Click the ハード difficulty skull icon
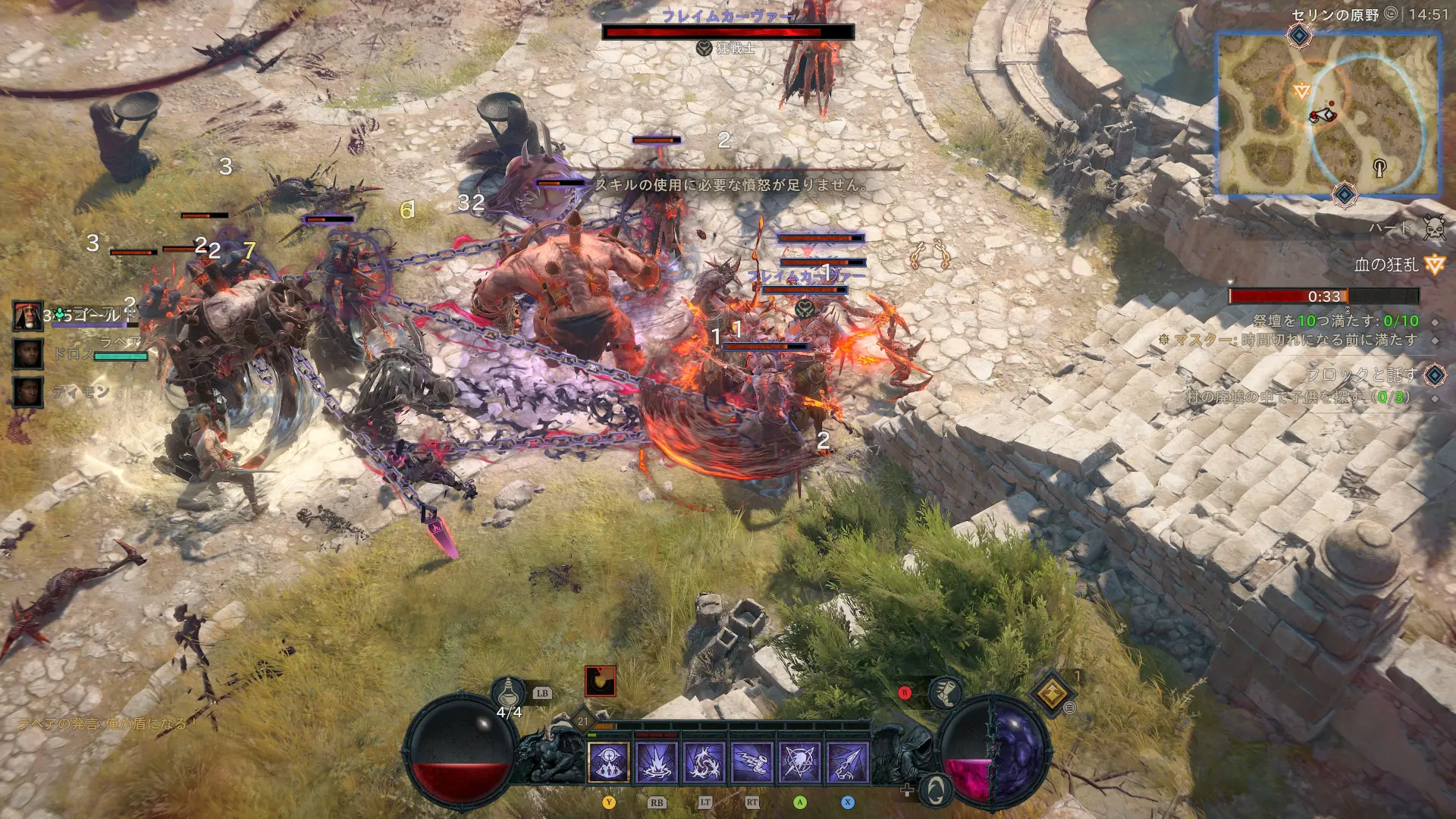The image size is (1456, 819). [1433, 227]
